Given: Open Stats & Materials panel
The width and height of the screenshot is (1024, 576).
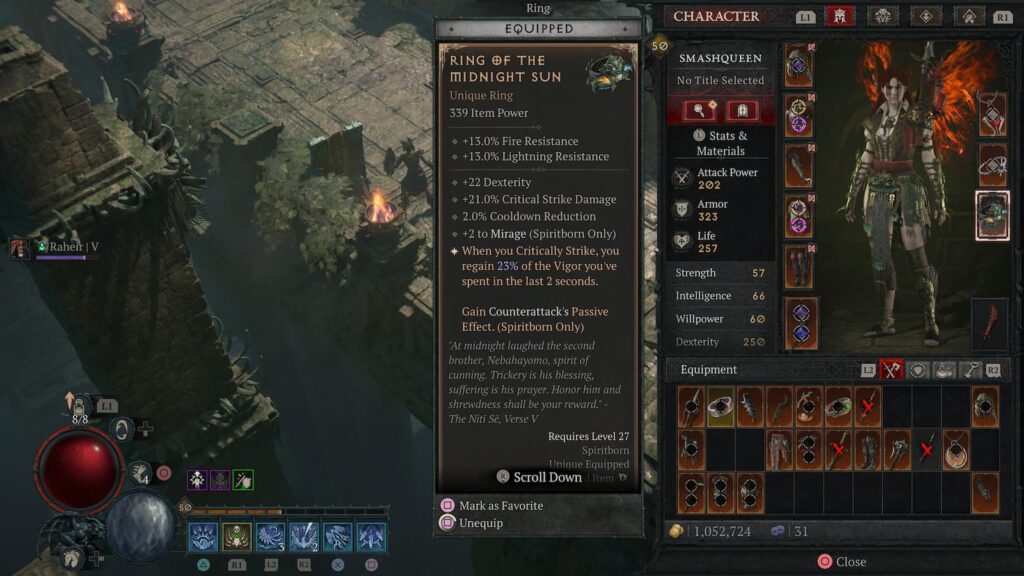Looking at the screenshot, I should tap(720, 143).
